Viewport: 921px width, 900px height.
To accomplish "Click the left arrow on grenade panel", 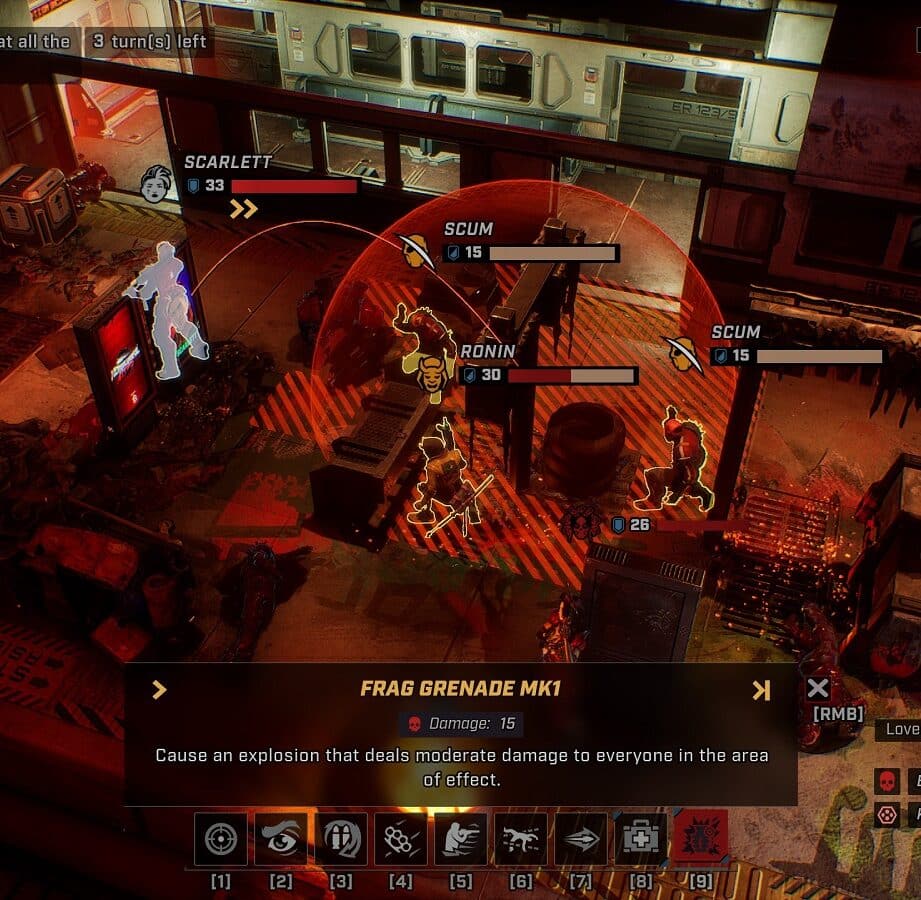I will [x=159, y=690].
